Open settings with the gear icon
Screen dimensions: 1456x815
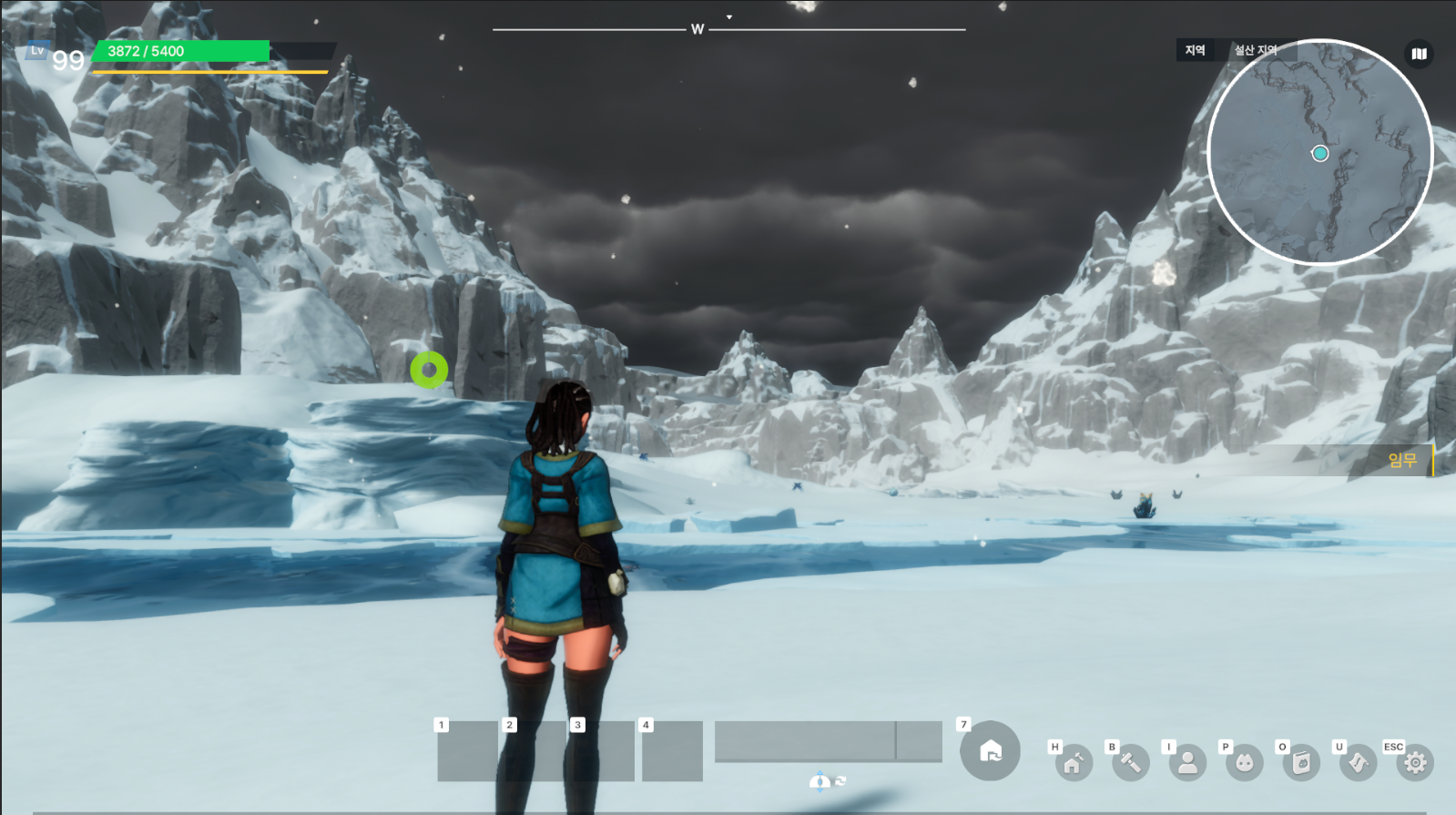click(x=1415, y=763)
